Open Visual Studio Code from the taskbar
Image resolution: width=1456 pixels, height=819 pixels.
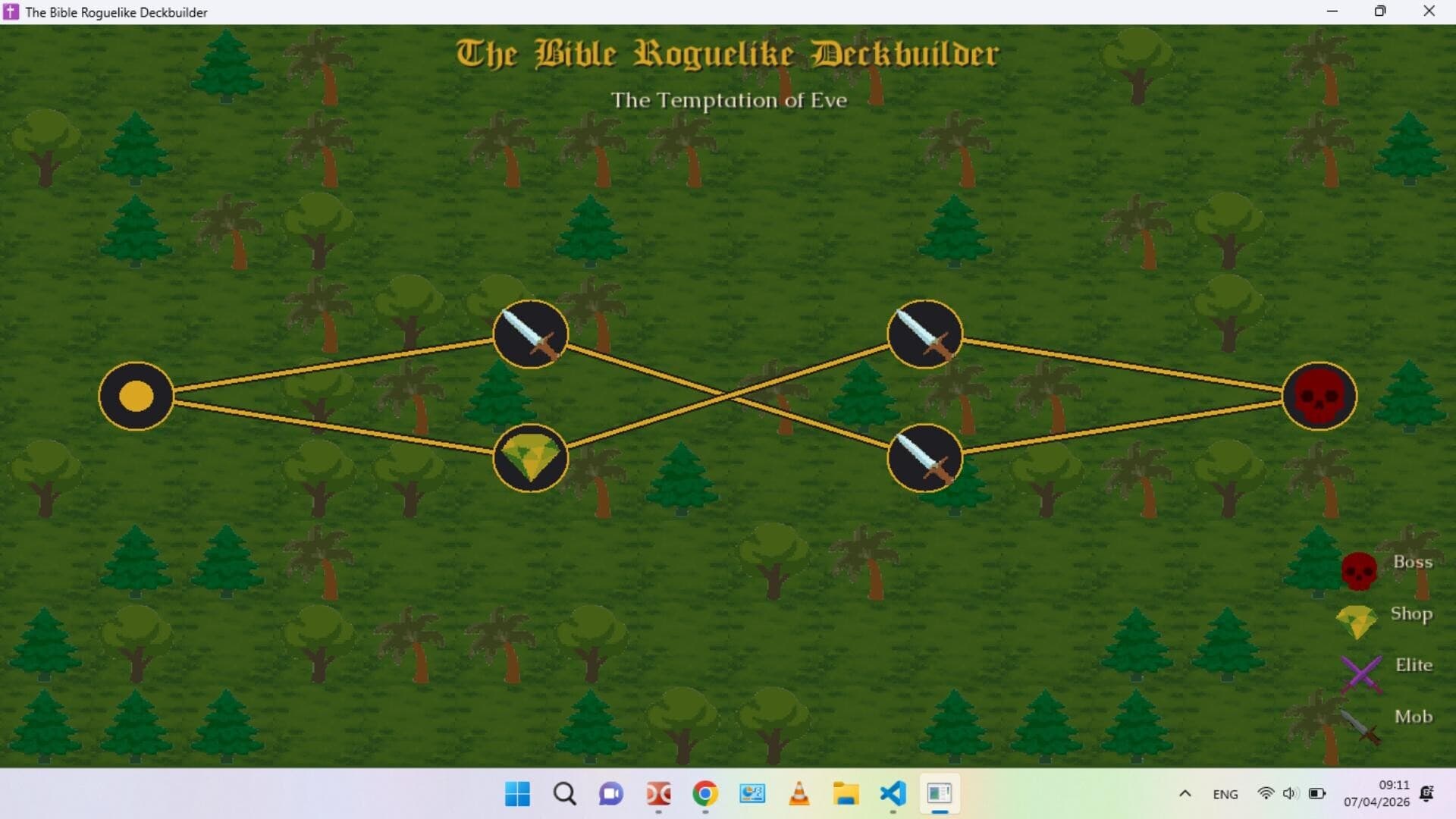[893, 794]
